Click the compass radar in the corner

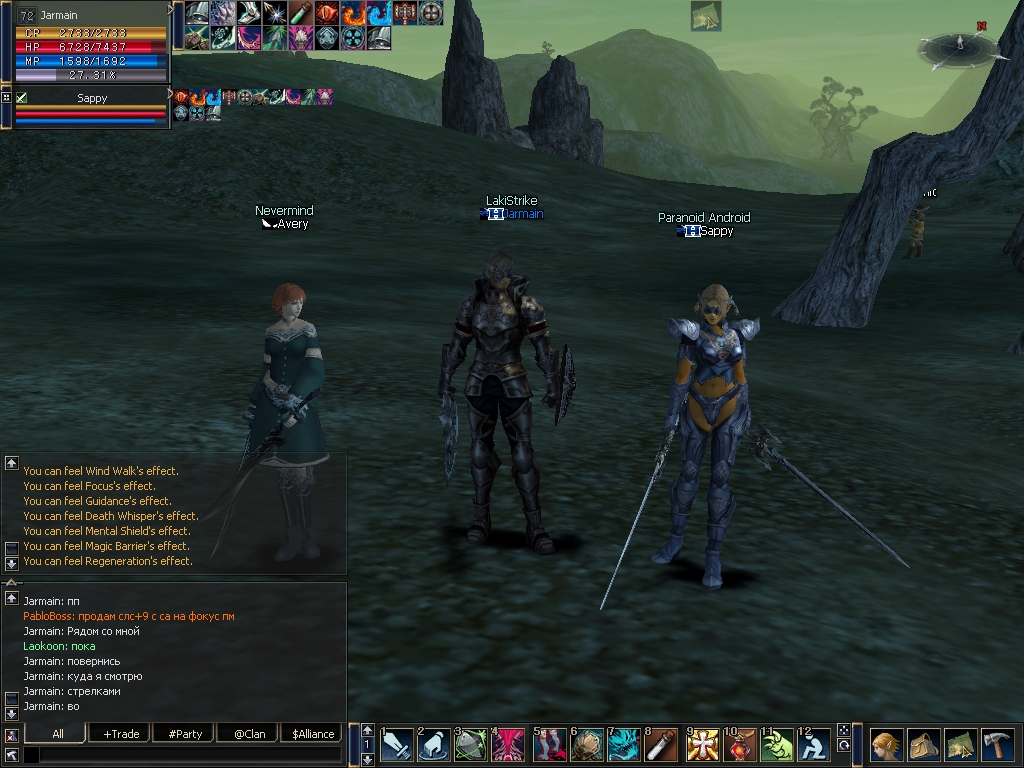[957, 45]
